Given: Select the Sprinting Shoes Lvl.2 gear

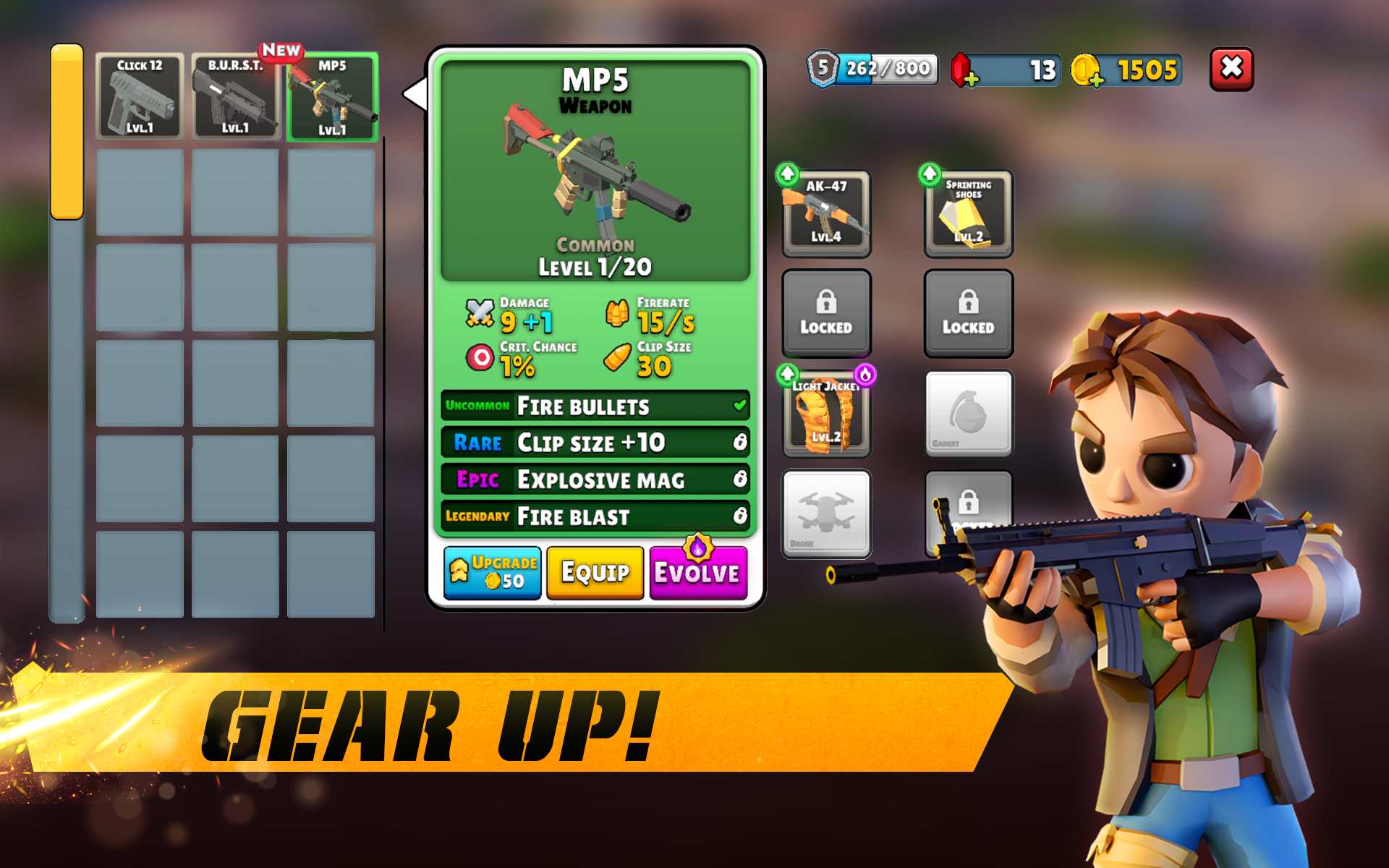Looking at the screenshot, I should coord(968,212).
